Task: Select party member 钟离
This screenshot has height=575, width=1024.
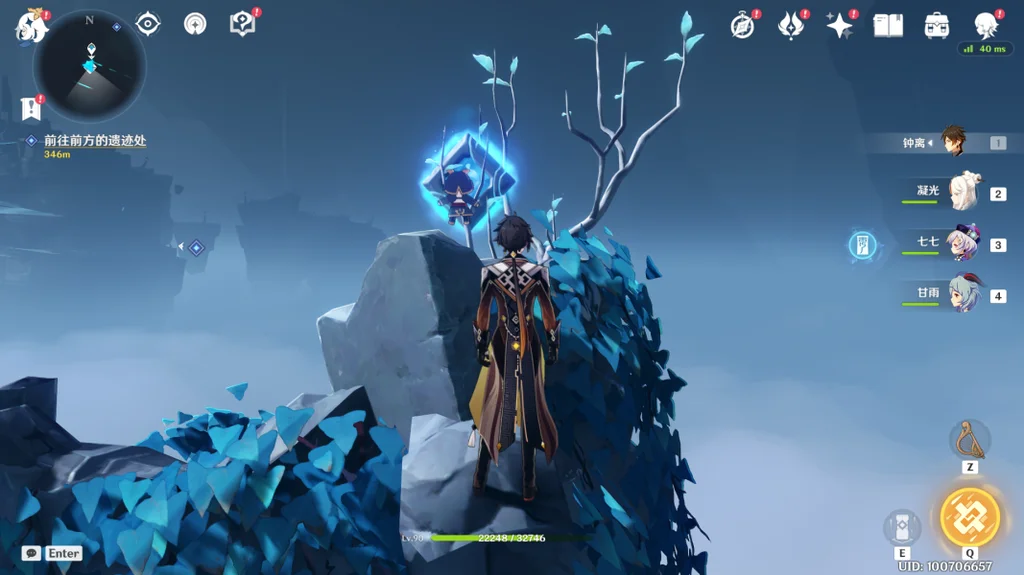Action: 950,143
